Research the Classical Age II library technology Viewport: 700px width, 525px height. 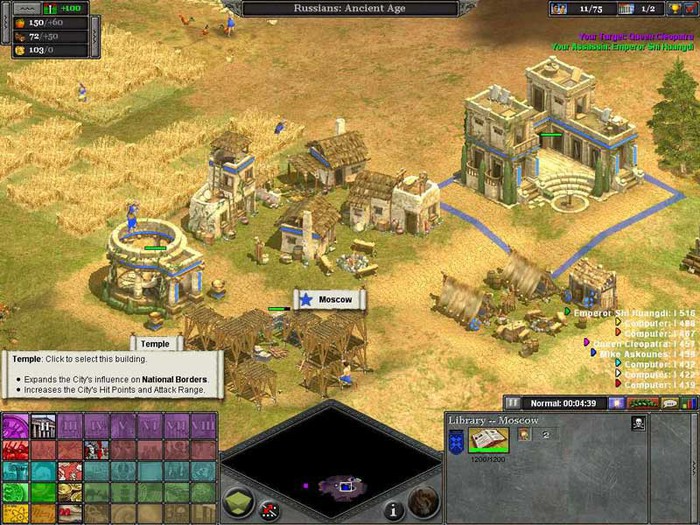42,427
